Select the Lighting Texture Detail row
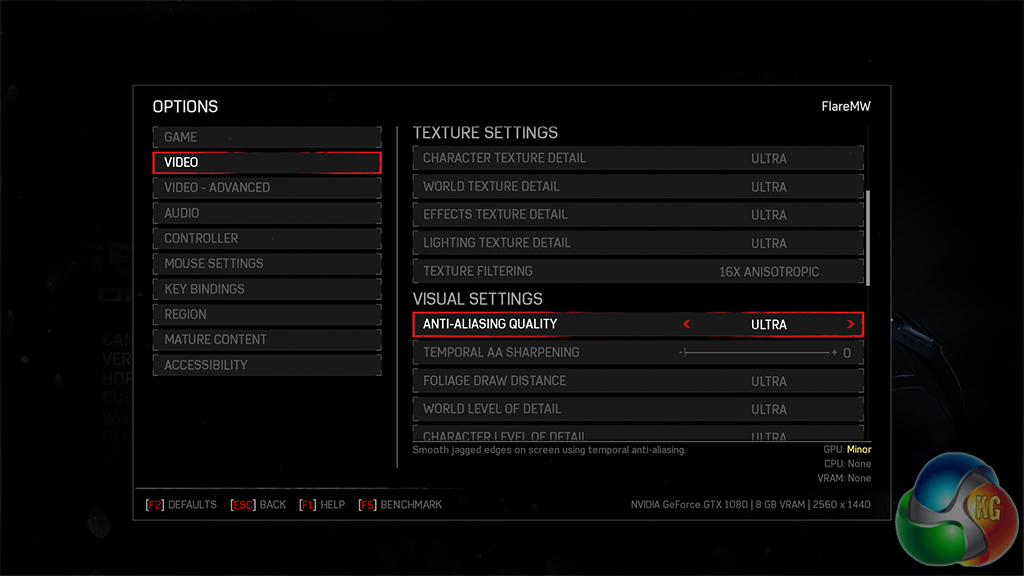Screen dimensions: 1024x576 coord(637,242)
